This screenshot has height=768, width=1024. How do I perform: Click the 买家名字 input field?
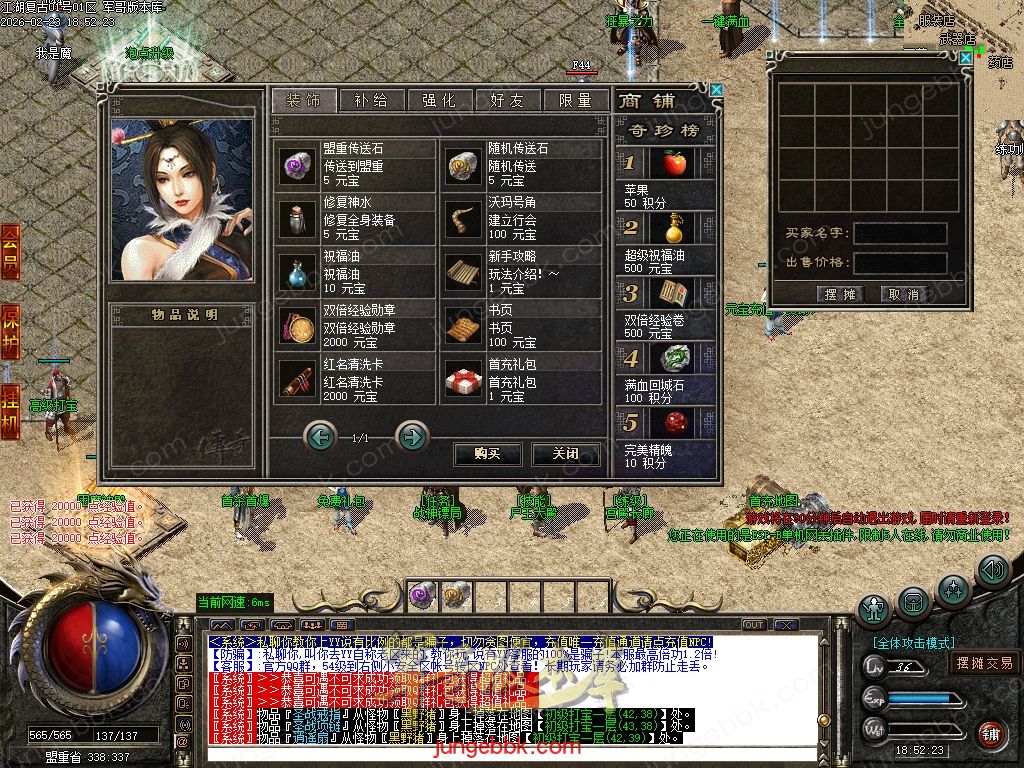[x=900, y=234]
